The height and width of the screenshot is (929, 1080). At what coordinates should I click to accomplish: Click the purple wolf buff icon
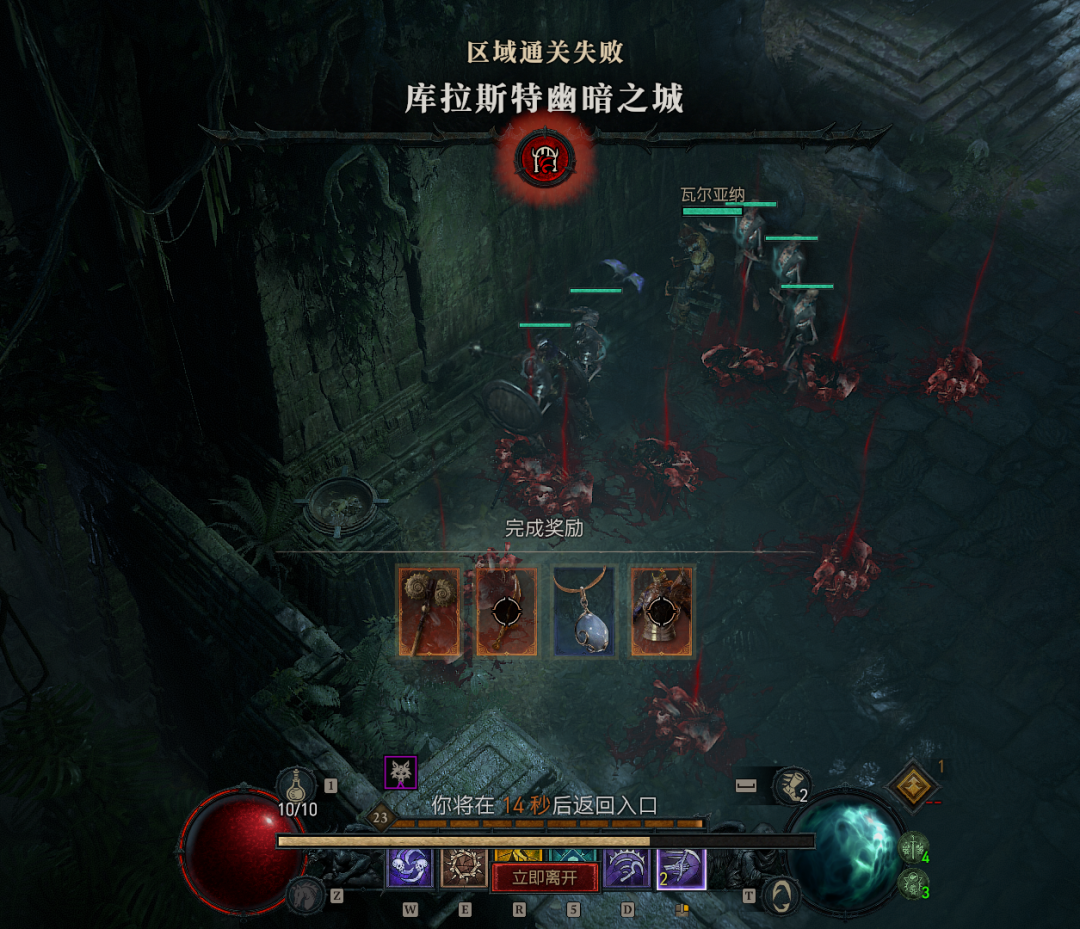point(401,772)
